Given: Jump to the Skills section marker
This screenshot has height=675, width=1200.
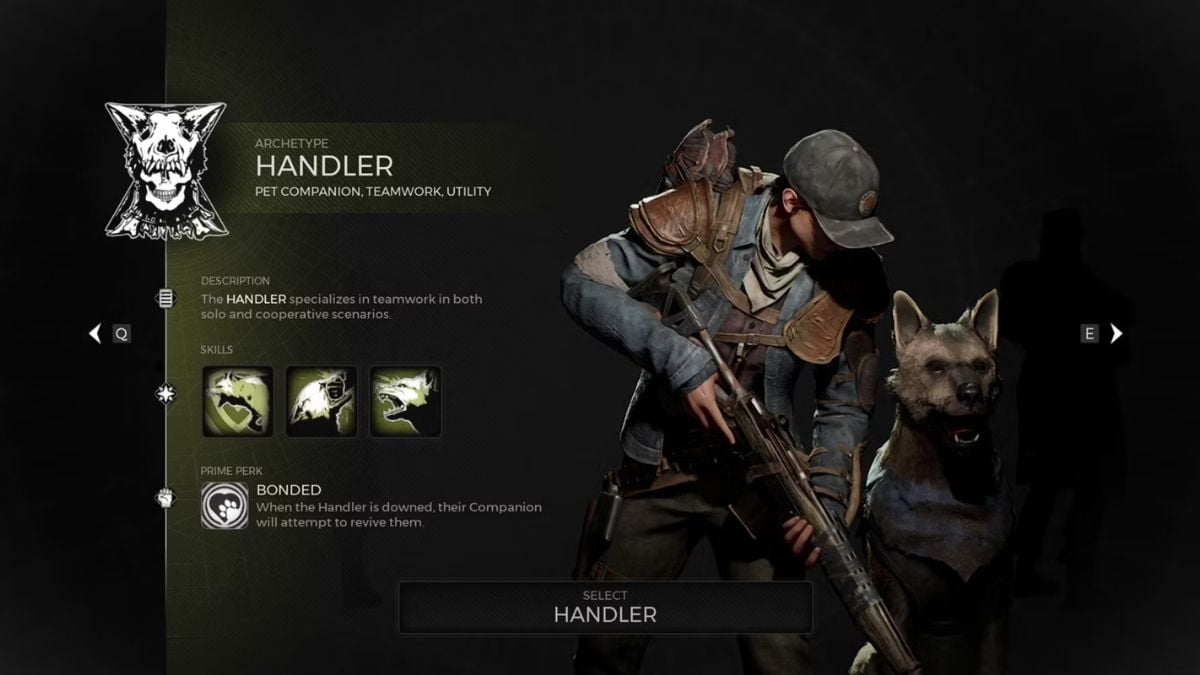Looking at the screenshot, I should tap(166, 394).
